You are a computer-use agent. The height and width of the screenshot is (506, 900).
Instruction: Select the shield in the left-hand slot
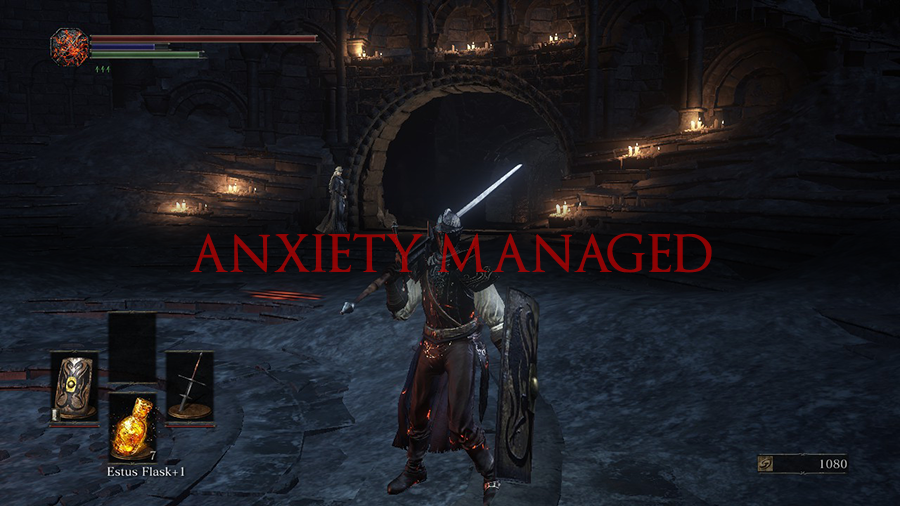pos(73,387)
